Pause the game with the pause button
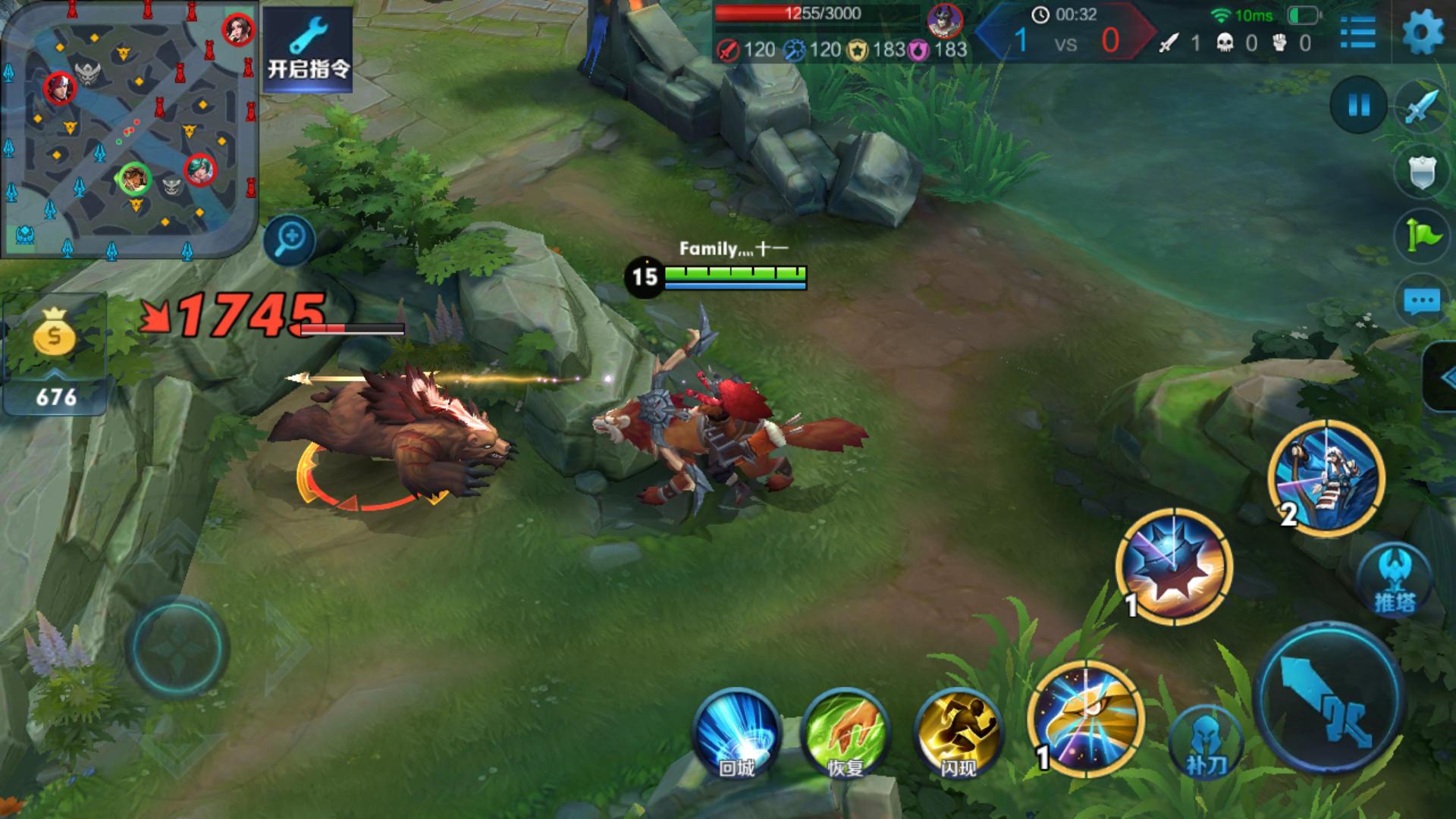 pyautogui.click(x=1359, y=105)
